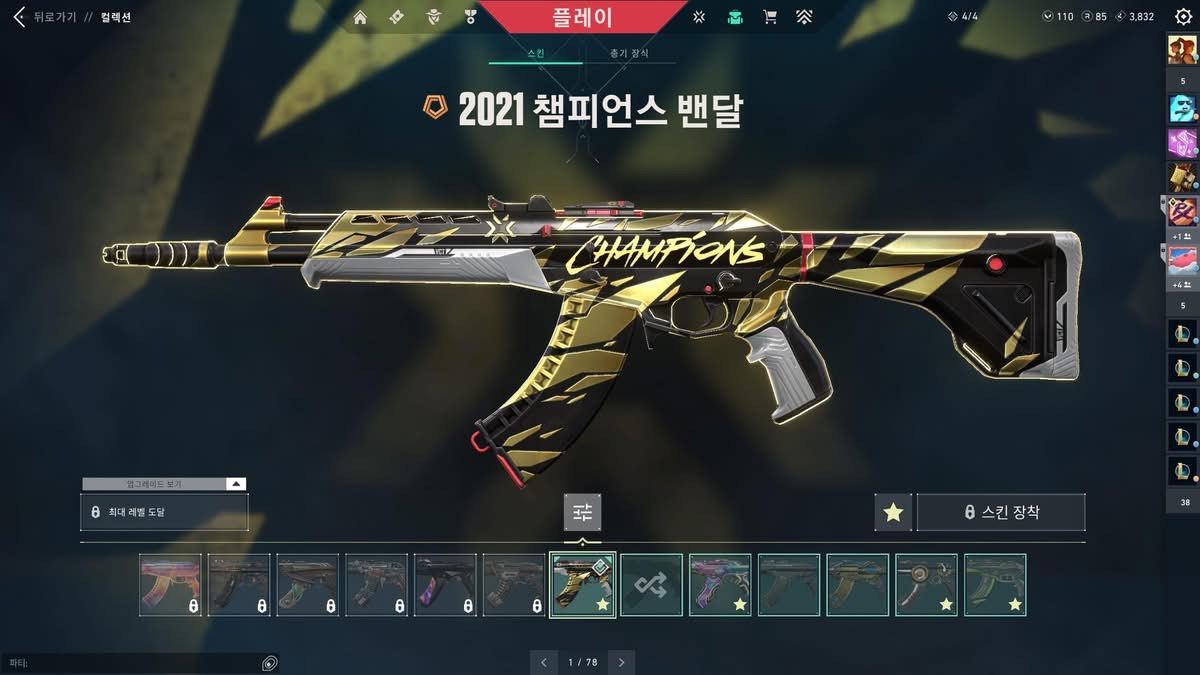The height and width of the screenshot is (675, 1200).
Task: Go back using the 뒤로가기 arrow
Action: [18, 17]
